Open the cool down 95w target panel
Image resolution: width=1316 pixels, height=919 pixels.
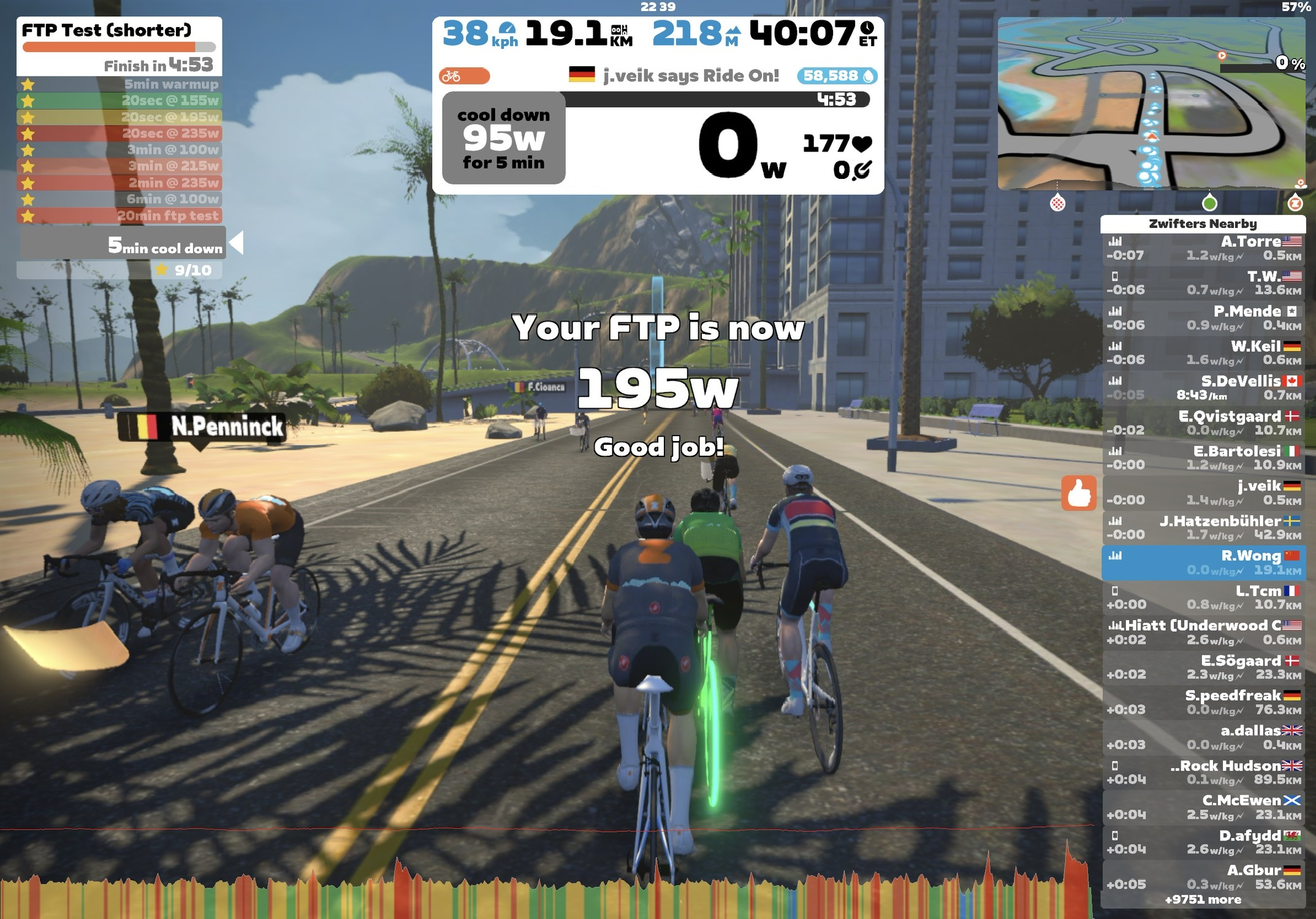tap(503, 138)
